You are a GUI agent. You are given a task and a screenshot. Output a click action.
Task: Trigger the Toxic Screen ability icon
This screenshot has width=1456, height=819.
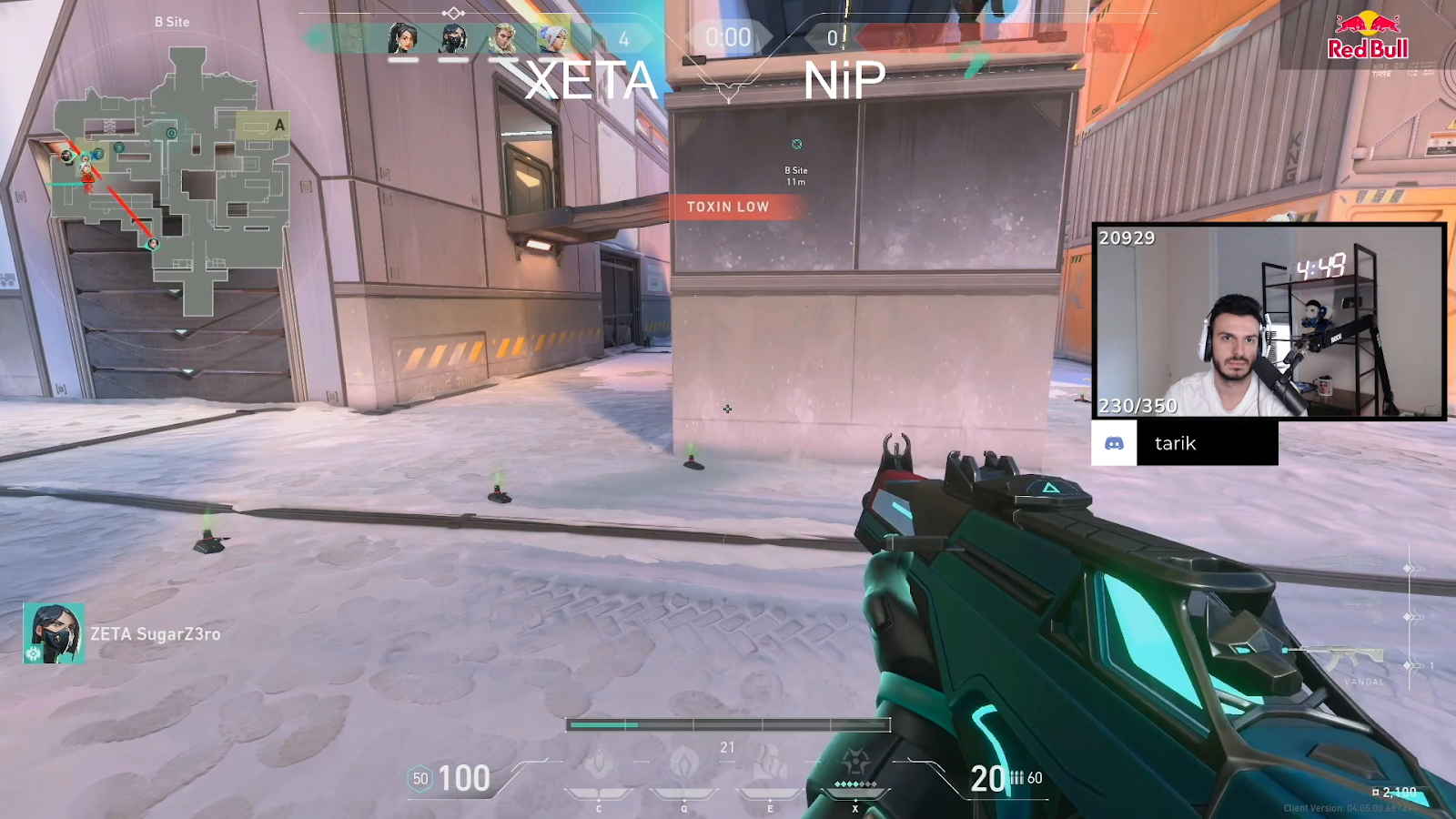[770, 764]
